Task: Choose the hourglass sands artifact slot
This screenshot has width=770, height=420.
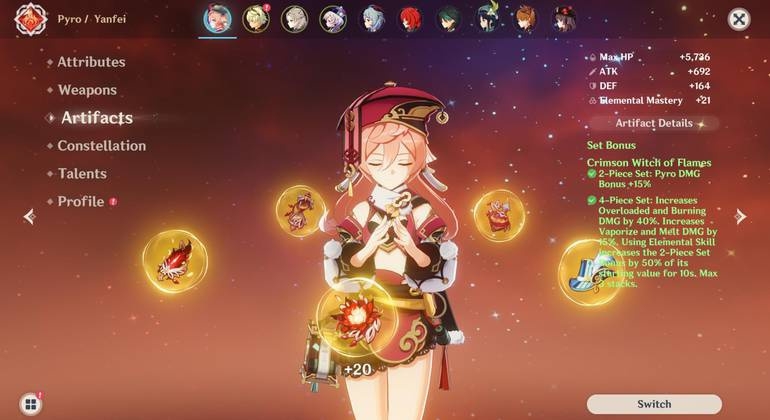Action: tap(301, 212)
